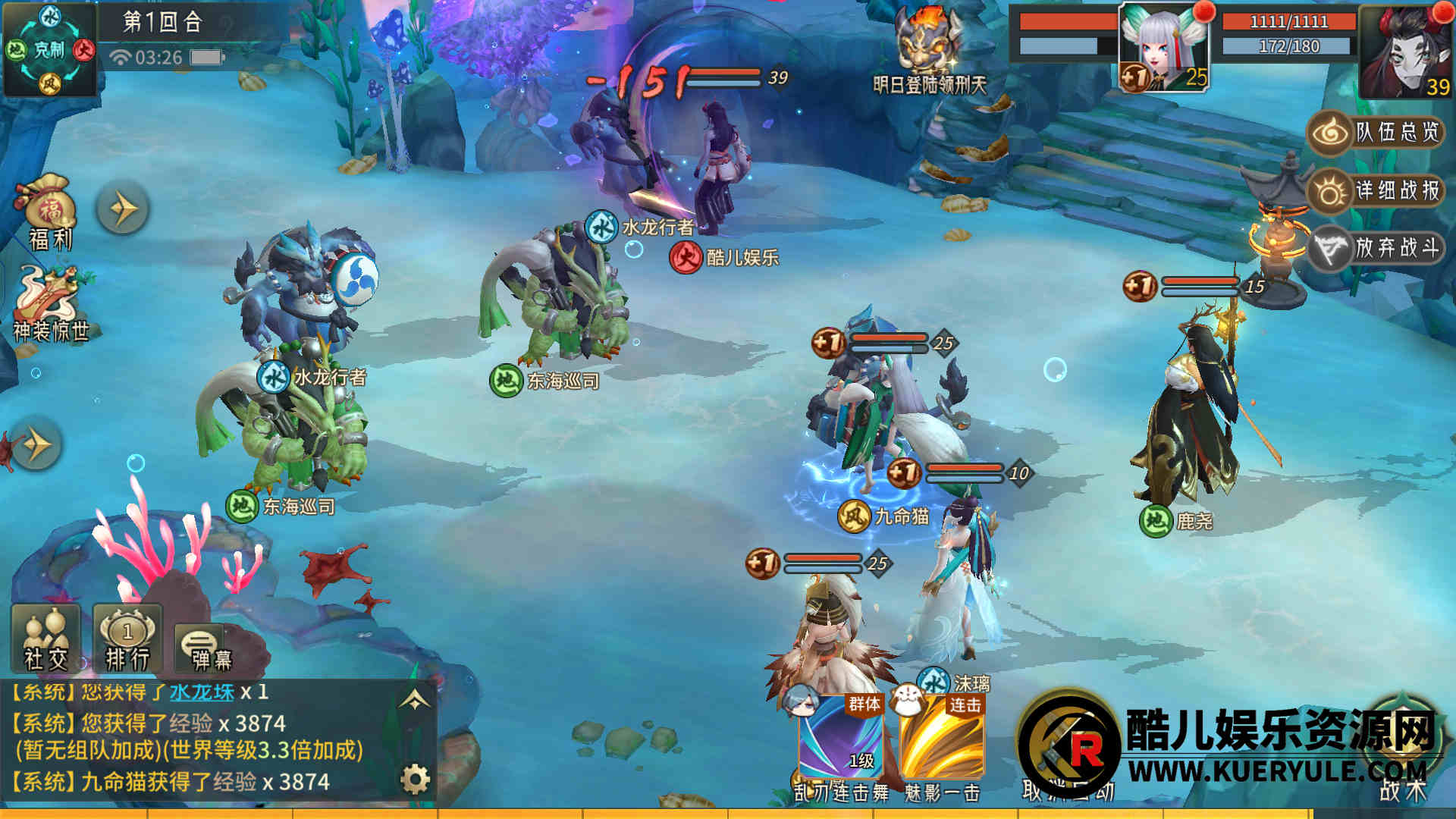This screenshot has height=819, width=1456.
Task: Show the 克制 element counter chart
Action: click(49, 50)
